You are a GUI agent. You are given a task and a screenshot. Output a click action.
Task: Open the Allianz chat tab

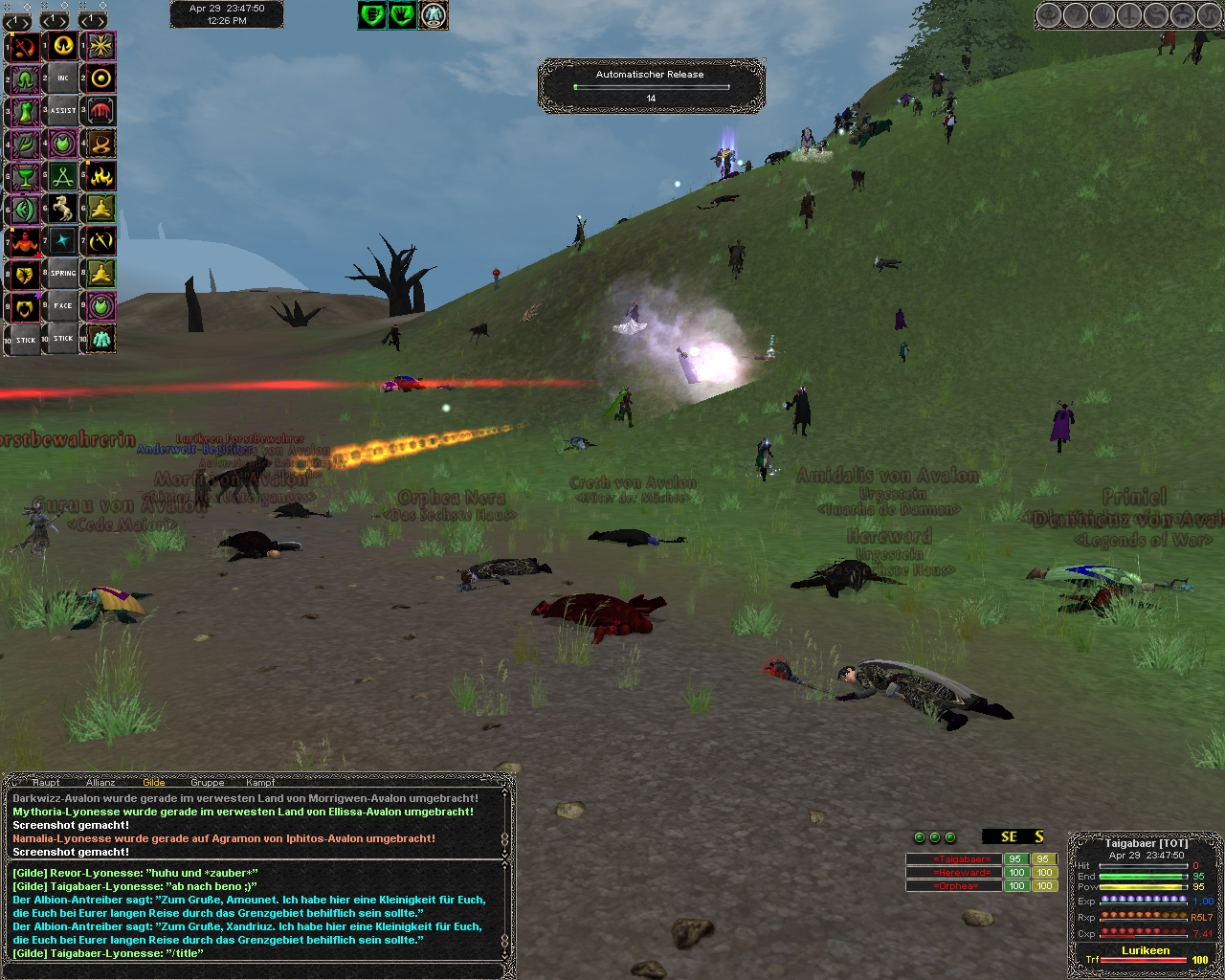tap(100, 782)
